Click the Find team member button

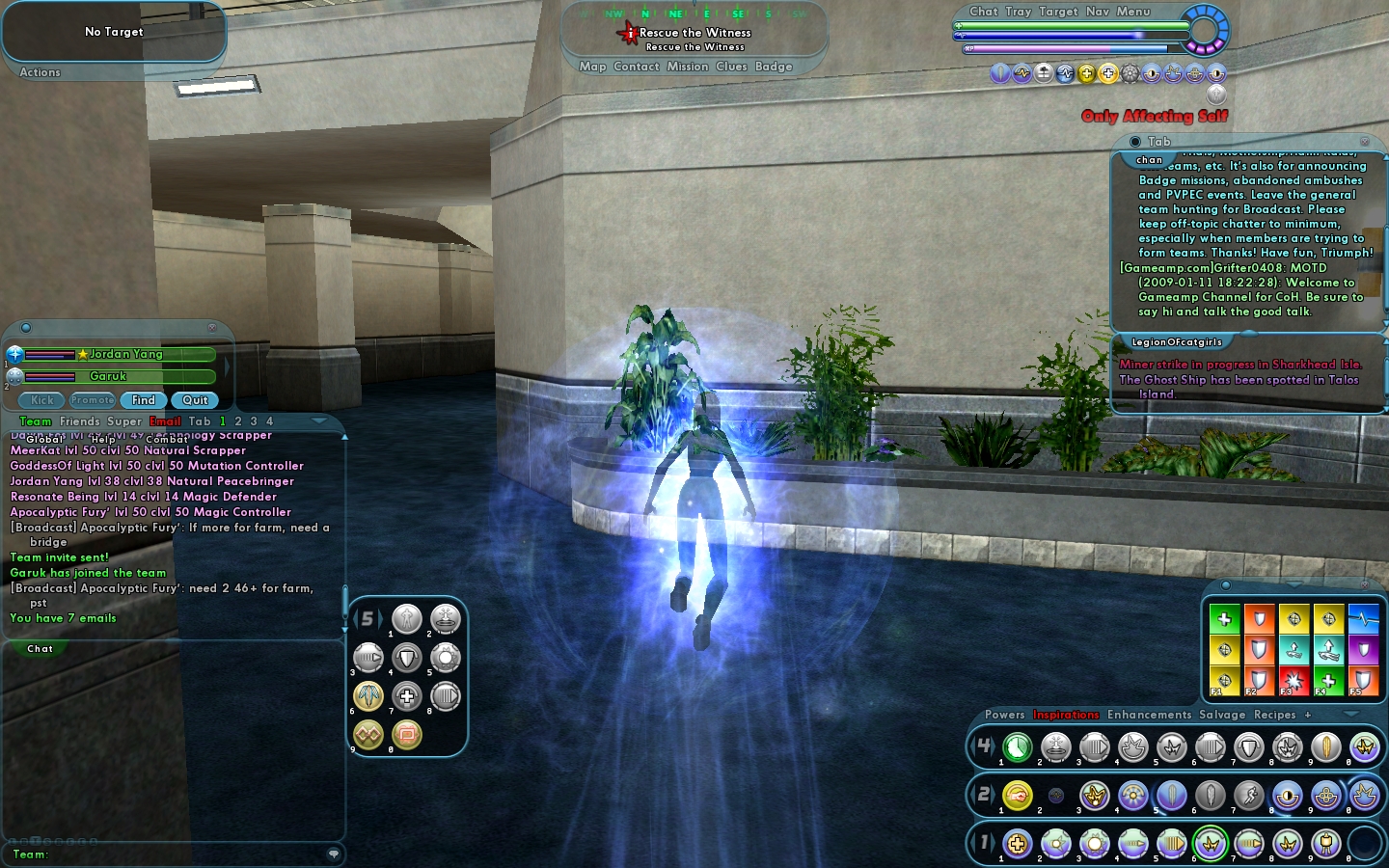pos(144,400)
